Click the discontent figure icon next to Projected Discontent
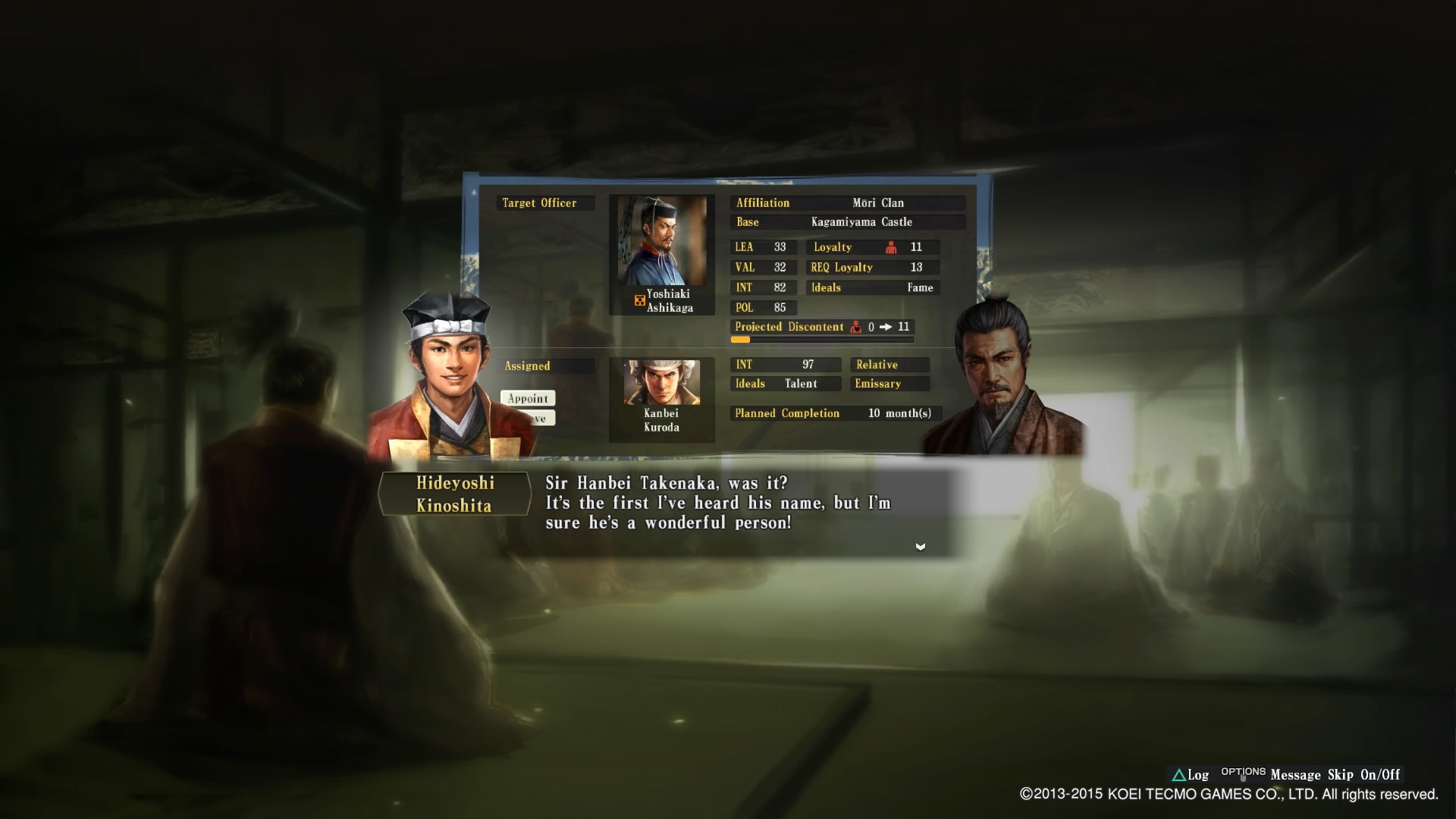 857,327
